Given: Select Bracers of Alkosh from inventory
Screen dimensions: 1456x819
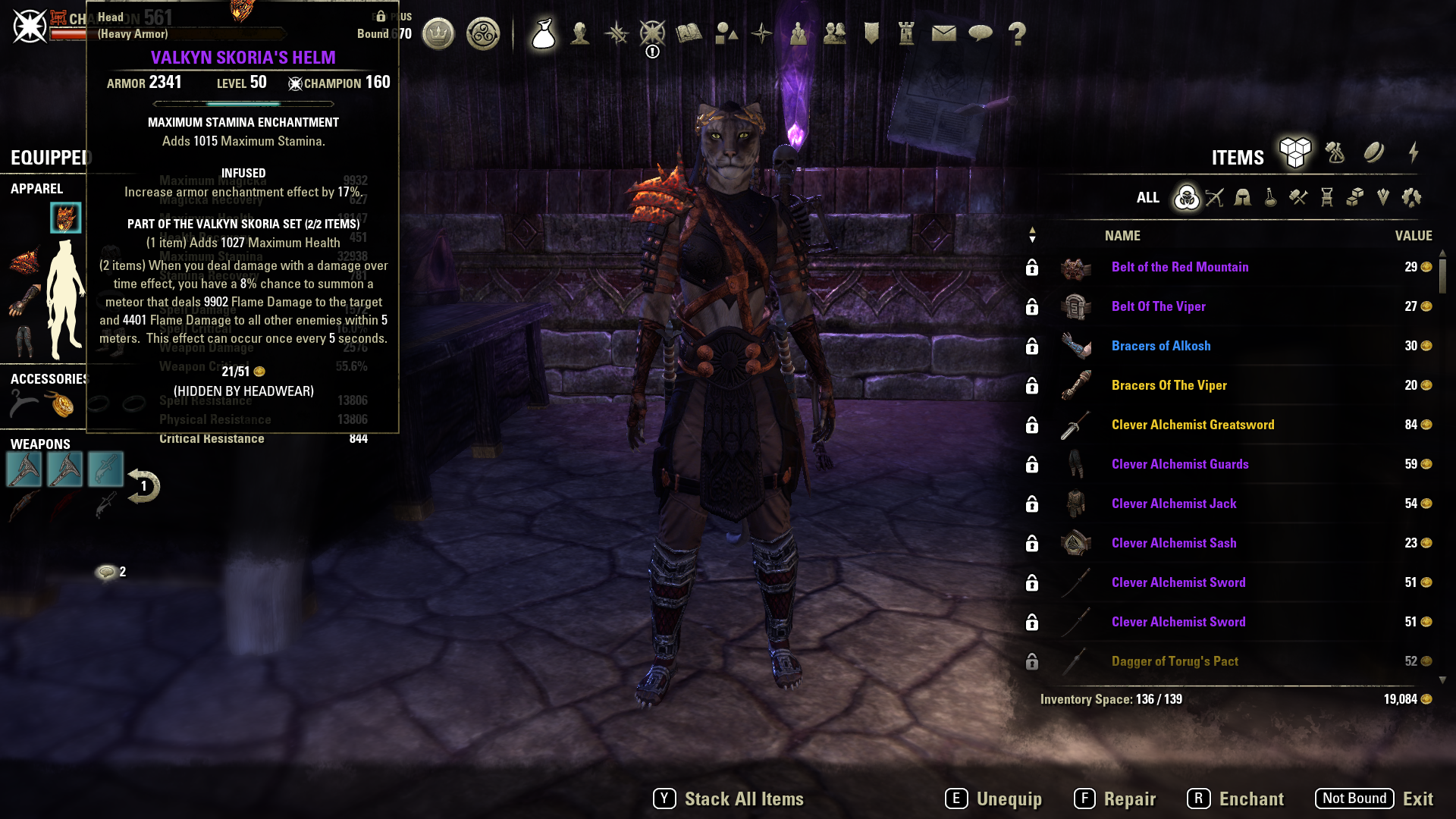Looking at the screenshot, I should [1160, 346].
